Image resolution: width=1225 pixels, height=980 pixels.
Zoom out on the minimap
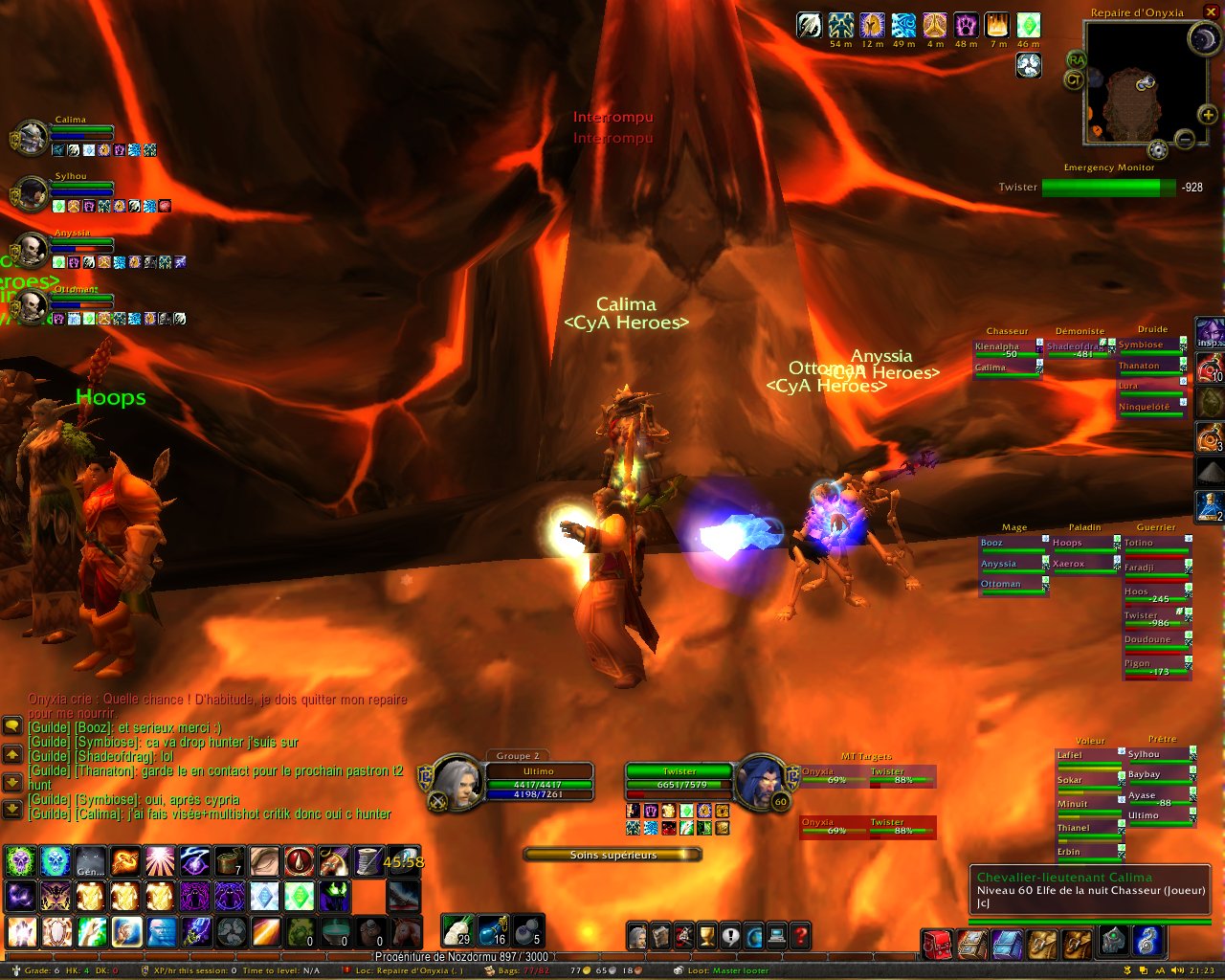click(1185, 140)
